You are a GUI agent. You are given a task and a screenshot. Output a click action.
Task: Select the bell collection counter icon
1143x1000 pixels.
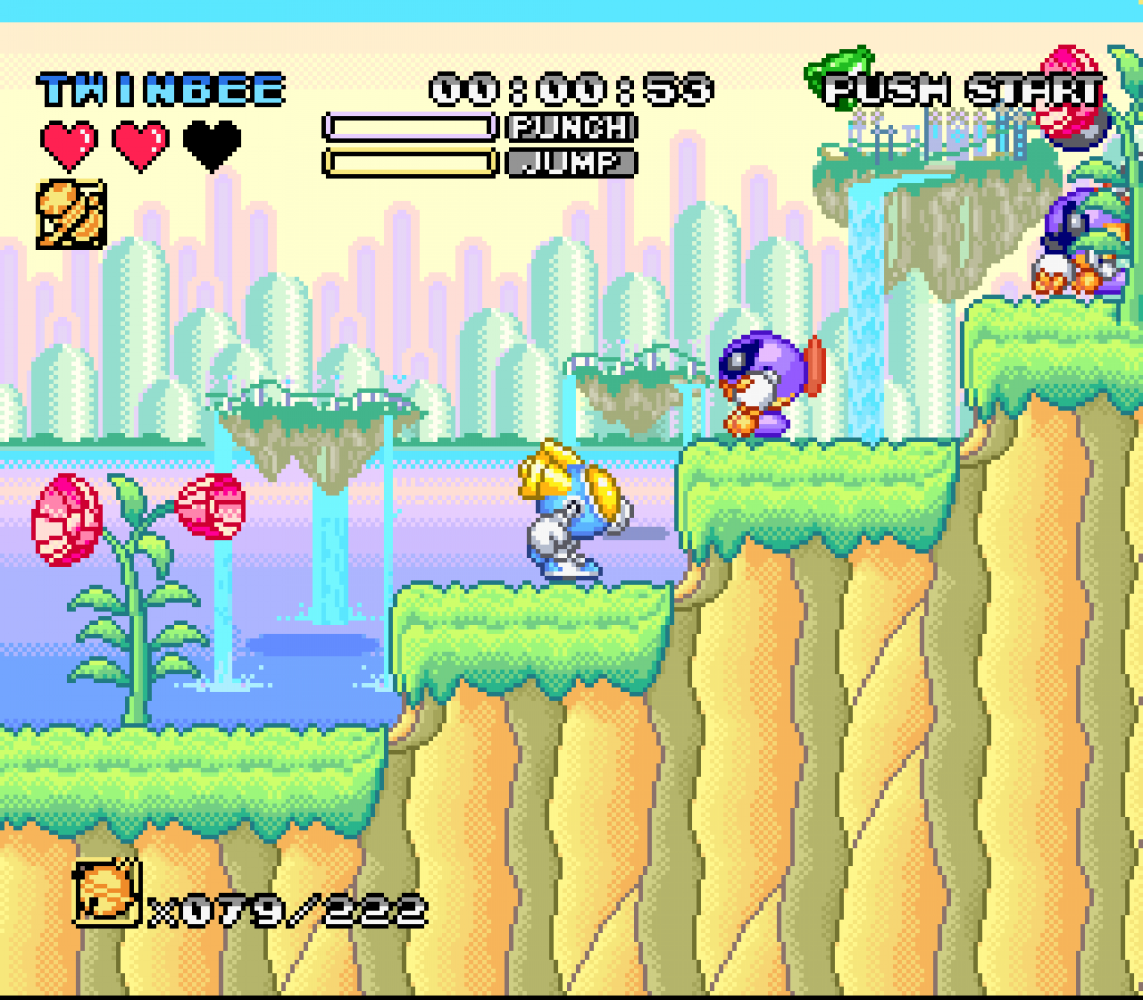tap(106, 892)
